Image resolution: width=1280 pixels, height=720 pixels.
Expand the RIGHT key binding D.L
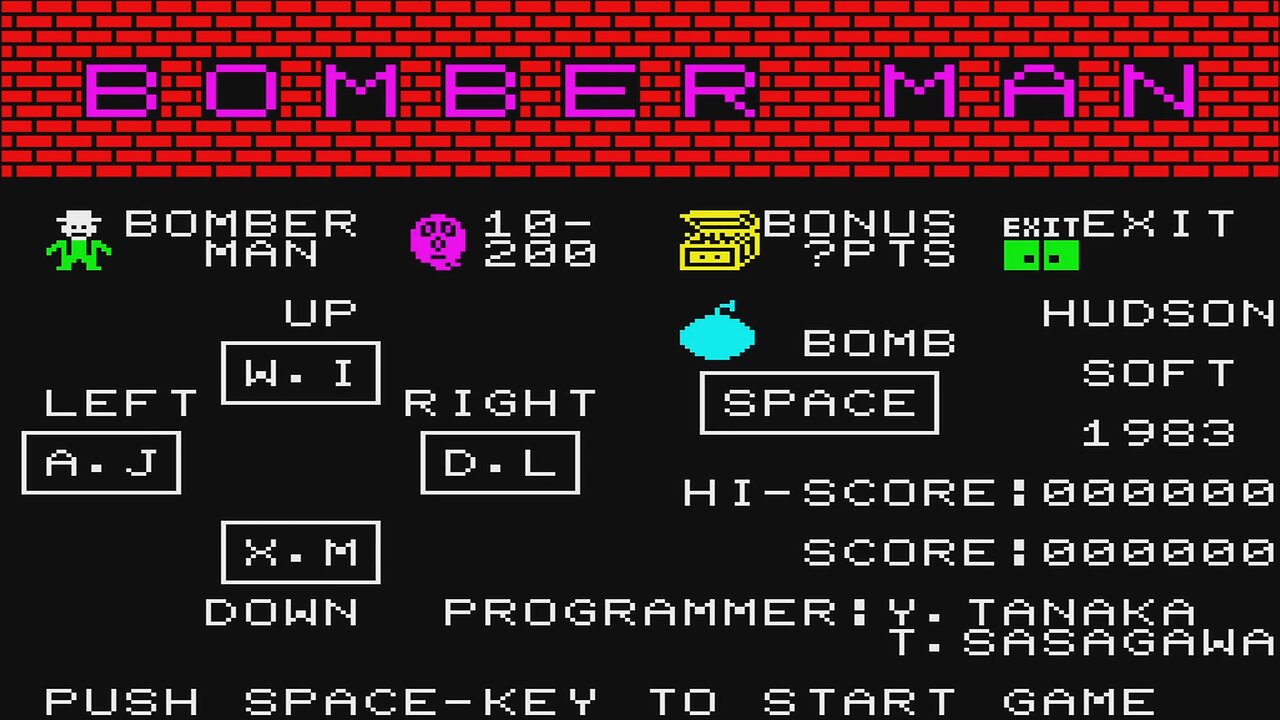click(501, 461)
